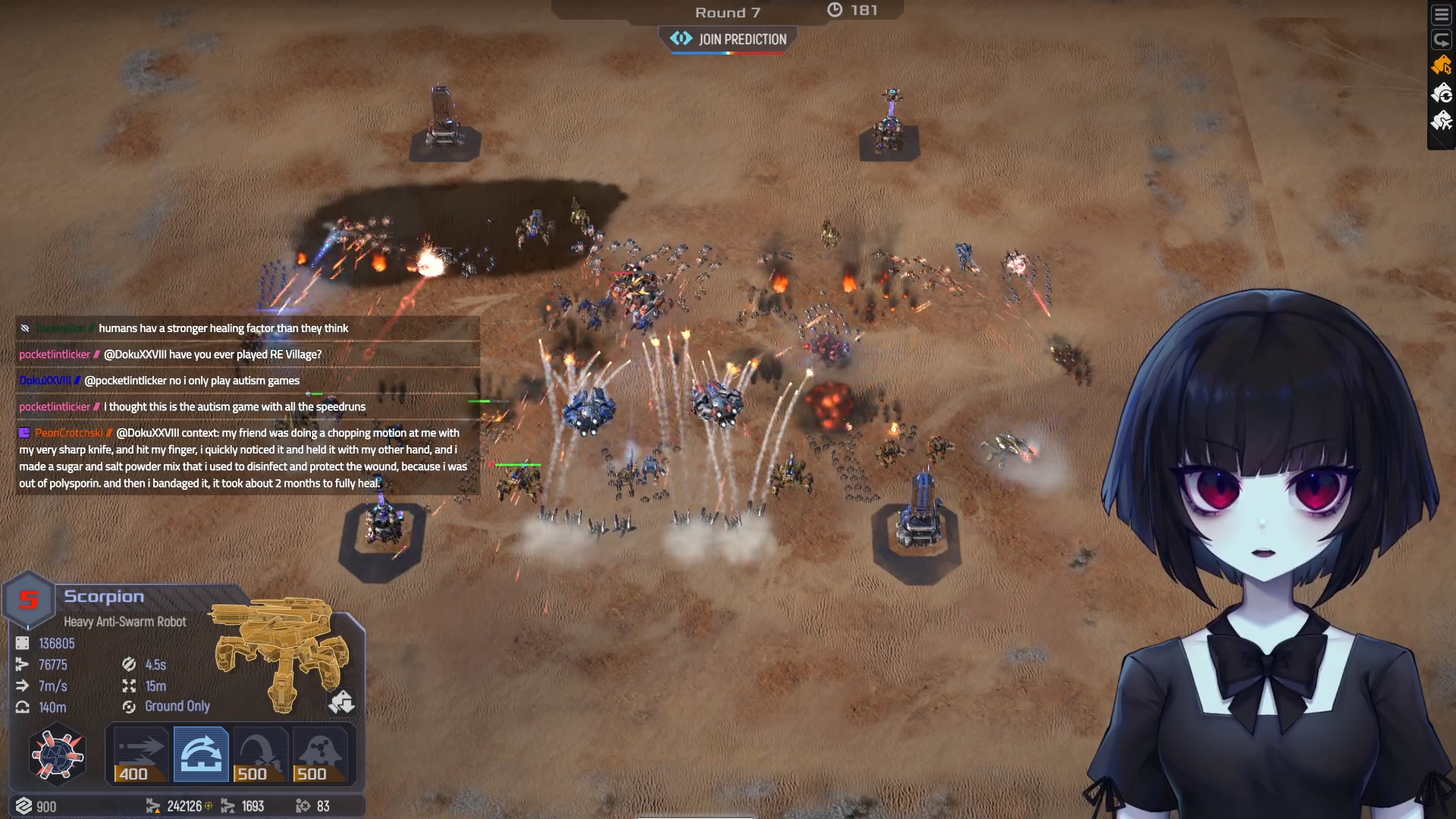Select the orange camera with cursor icon

(x=1441, y=66)
